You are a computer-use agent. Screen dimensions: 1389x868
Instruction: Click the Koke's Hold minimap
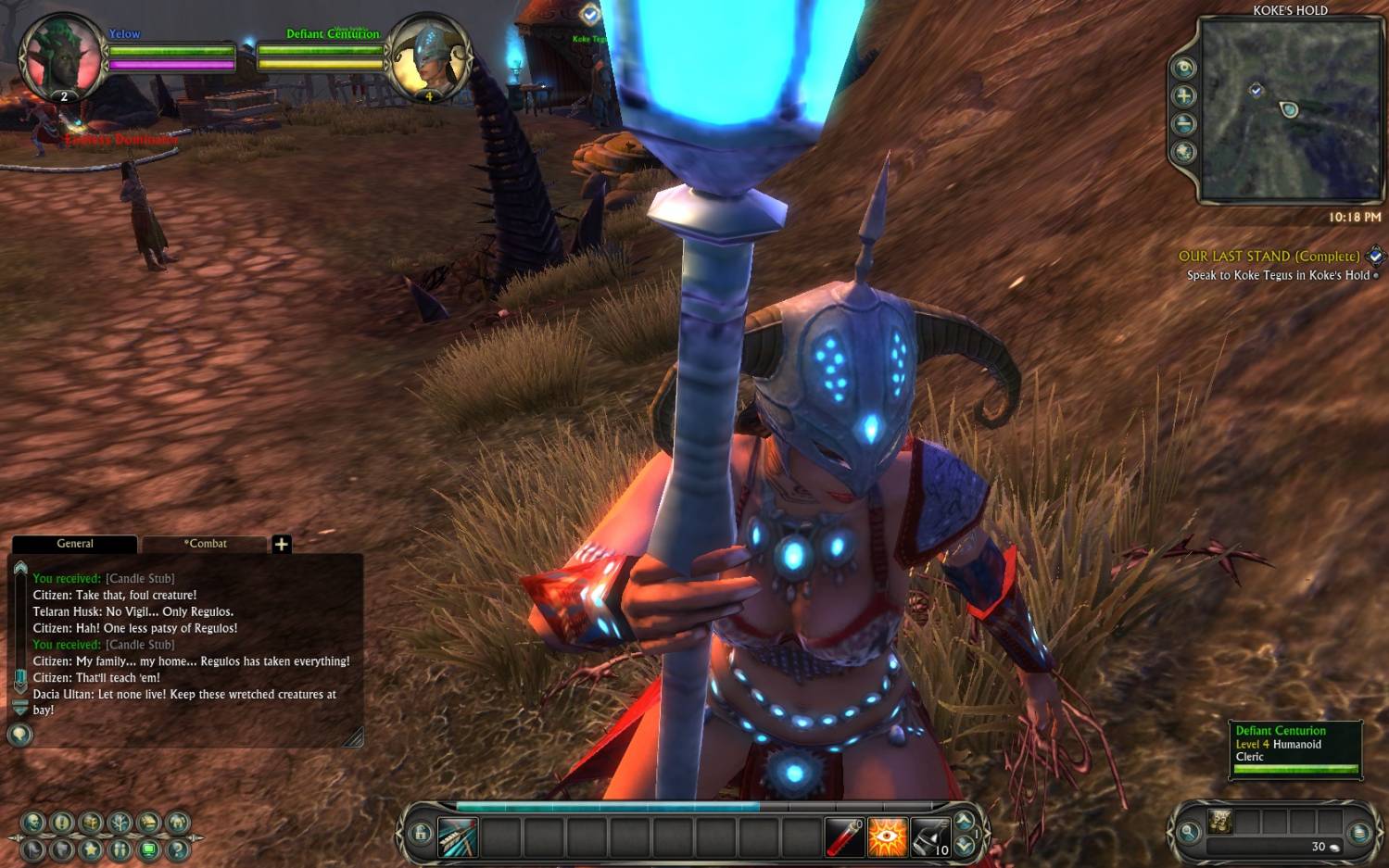[x=1291, y=109]
